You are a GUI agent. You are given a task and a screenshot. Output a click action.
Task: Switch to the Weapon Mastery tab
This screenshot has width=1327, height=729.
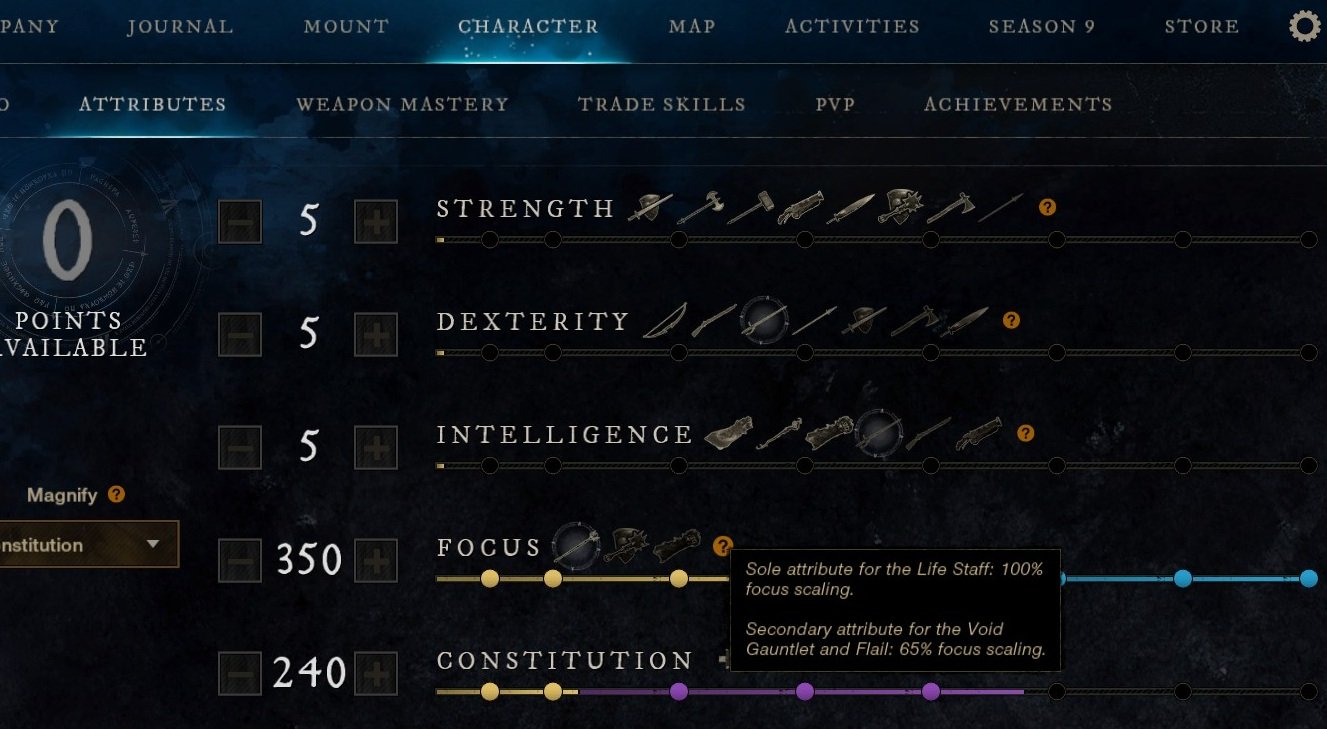(402, 104)
